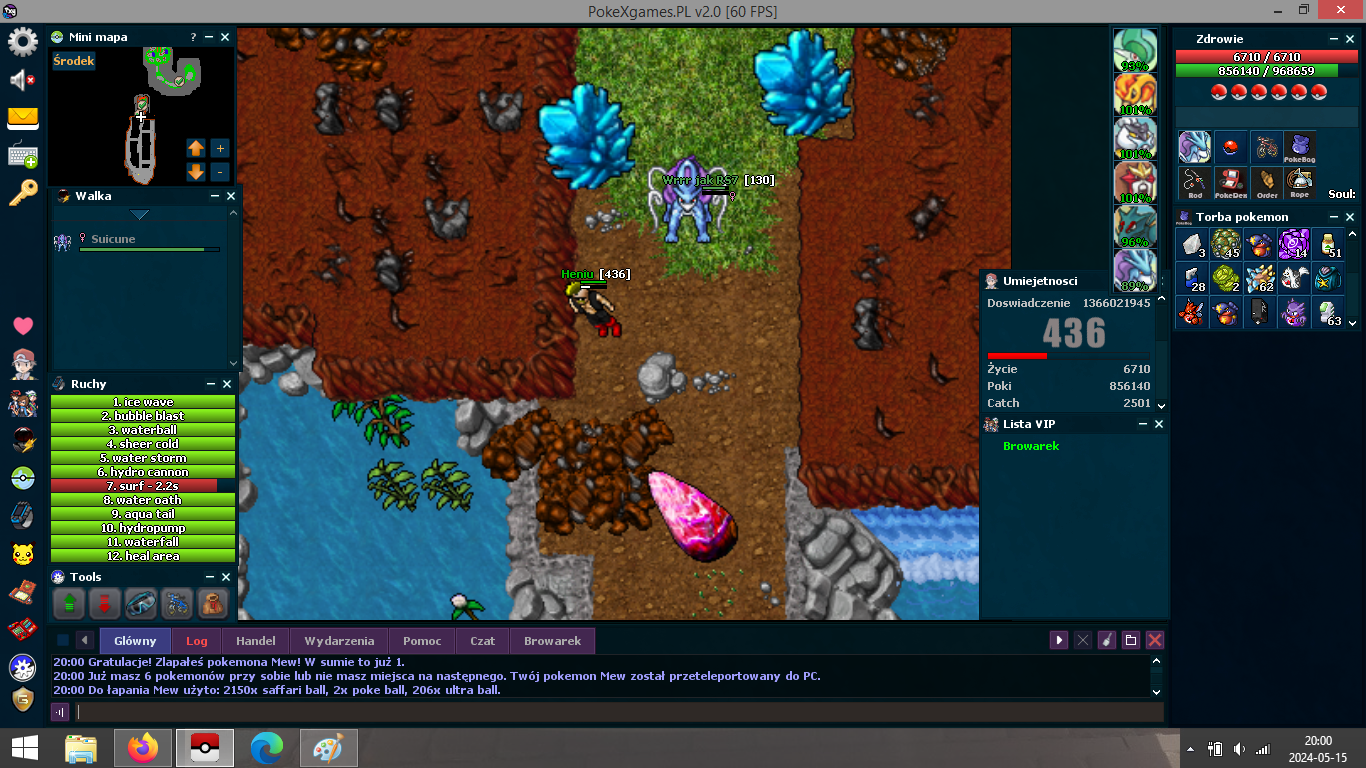This screenshot has width=1366, height=768.
Task: Open the PokeDex icon
Action: 1230,183
